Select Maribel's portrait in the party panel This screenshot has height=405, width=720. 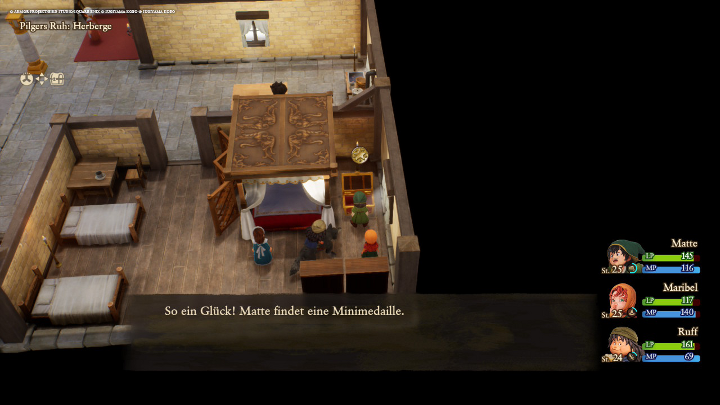623,299
